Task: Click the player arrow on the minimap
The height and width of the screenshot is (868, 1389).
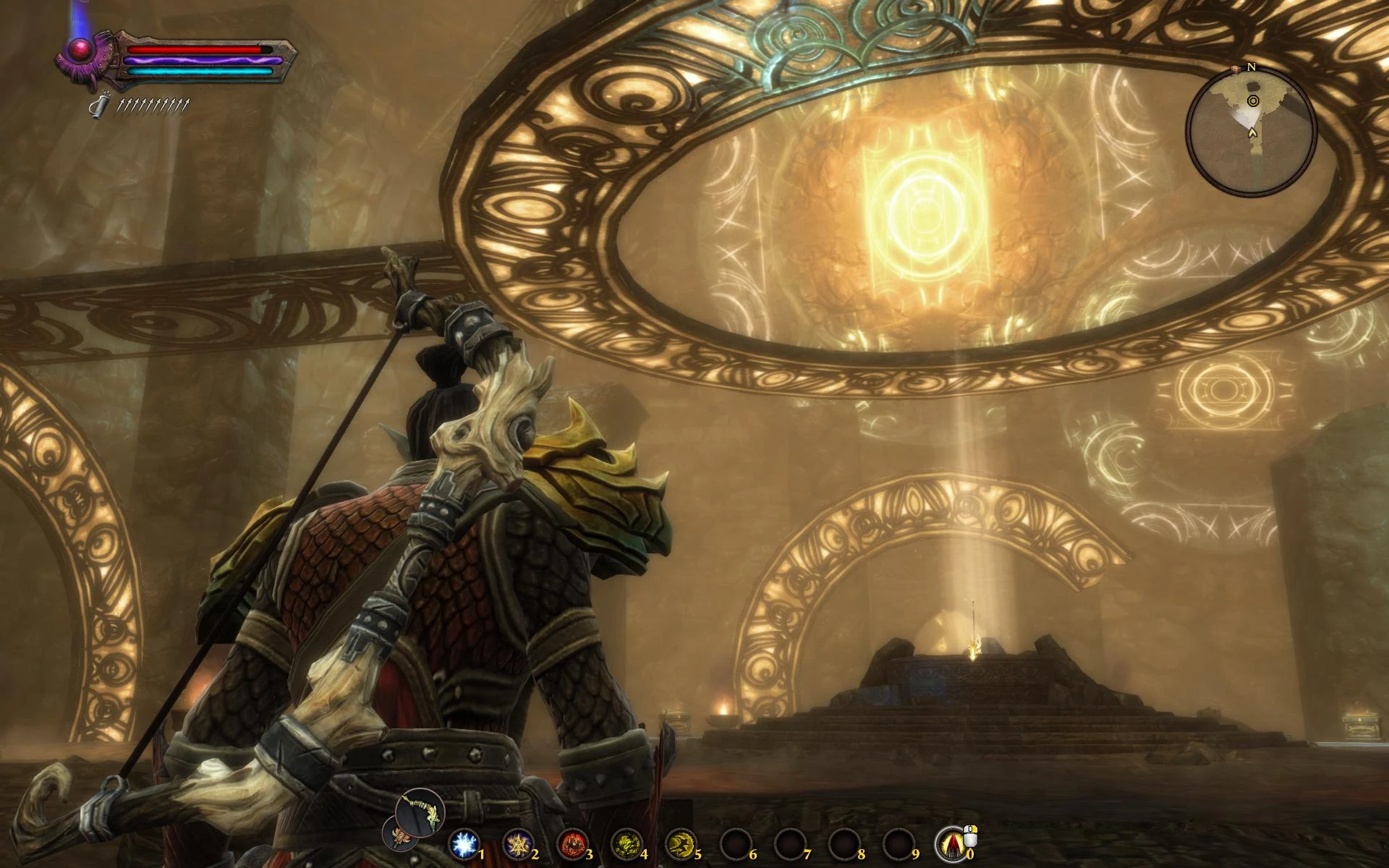Action: (1252, 133)
